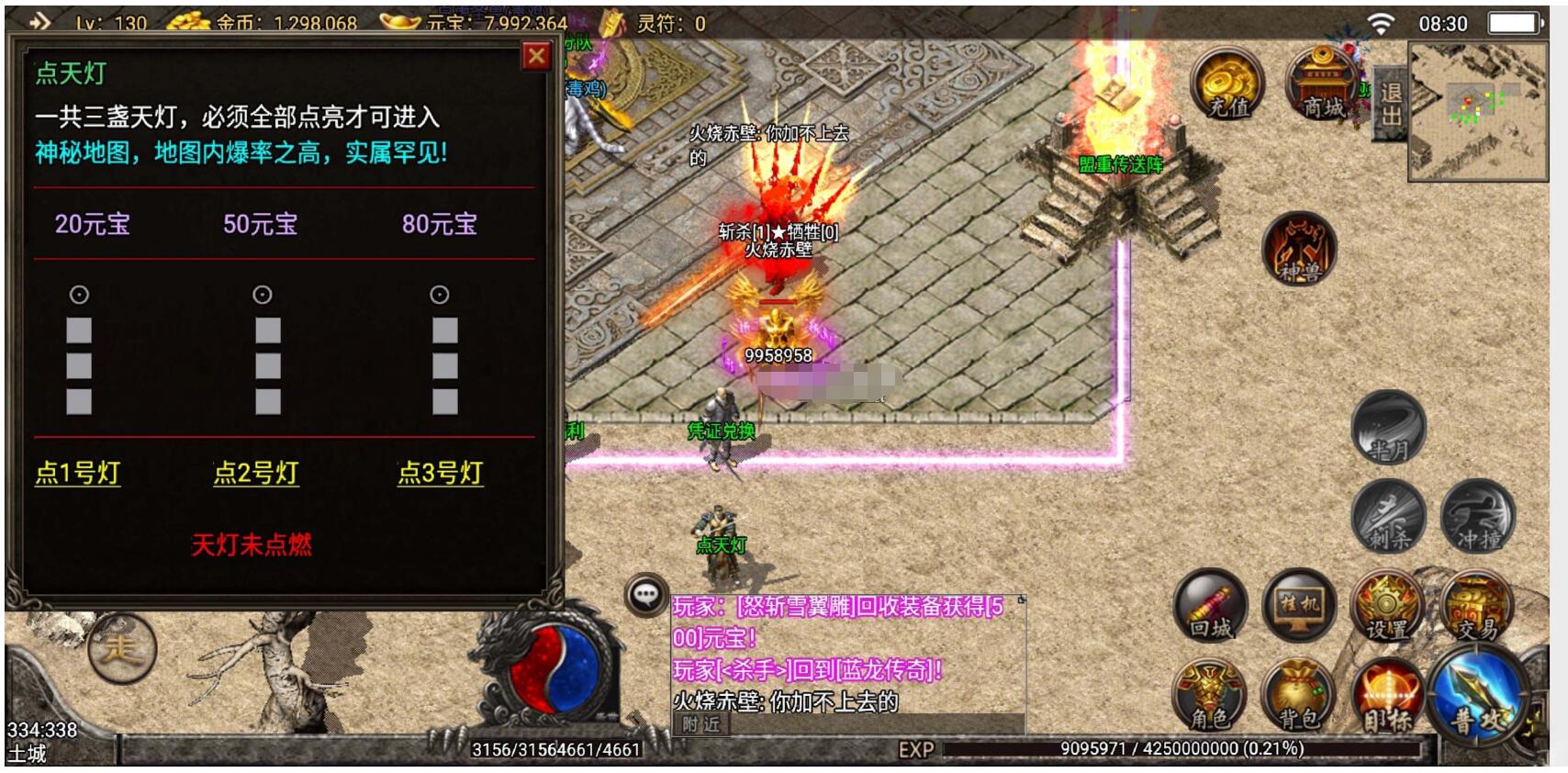
Task: Use the 回城 return scroll
Action: click(1211, 605)
